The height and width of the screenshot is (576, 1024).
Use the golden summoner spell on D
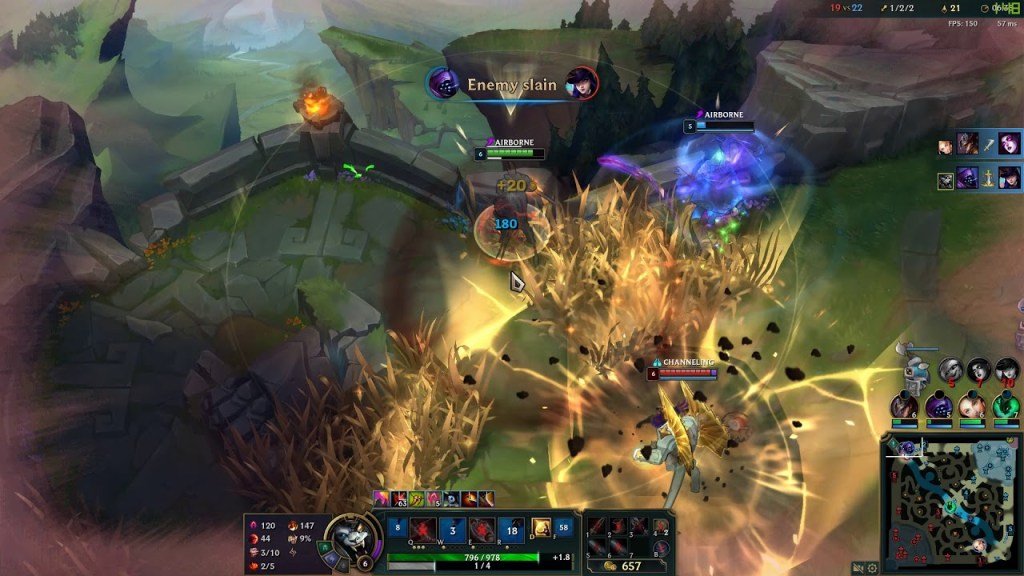(541, 527)
